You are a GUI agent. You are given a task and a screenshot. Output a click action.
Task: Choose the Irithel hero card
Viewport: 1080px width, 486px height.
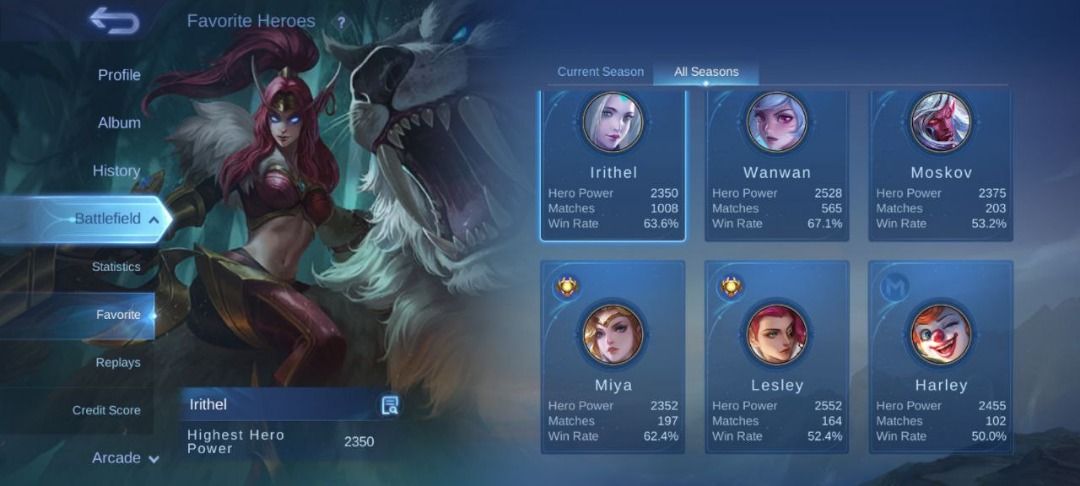[x=613, y=166]
